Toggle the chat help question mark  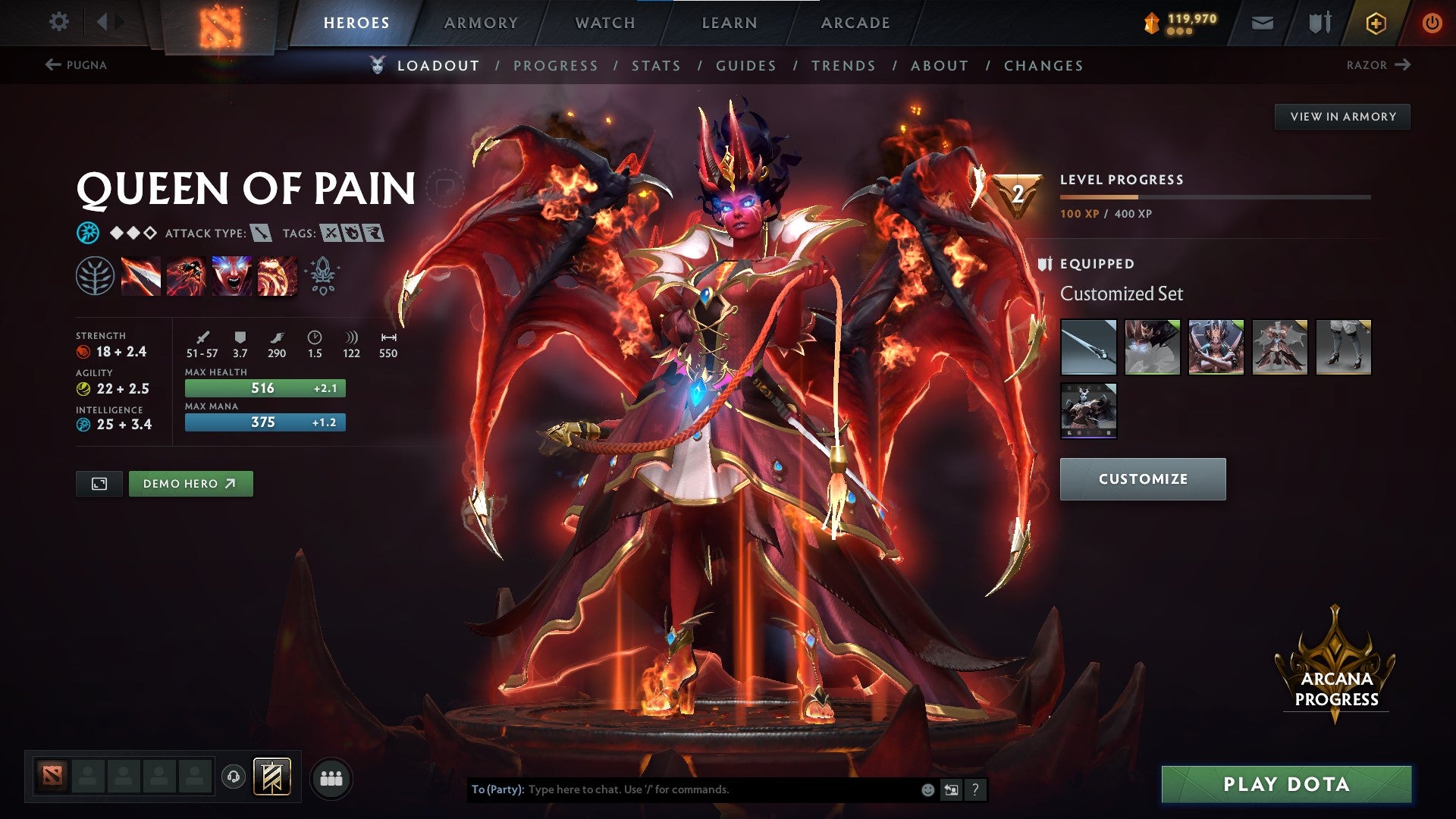974,789
